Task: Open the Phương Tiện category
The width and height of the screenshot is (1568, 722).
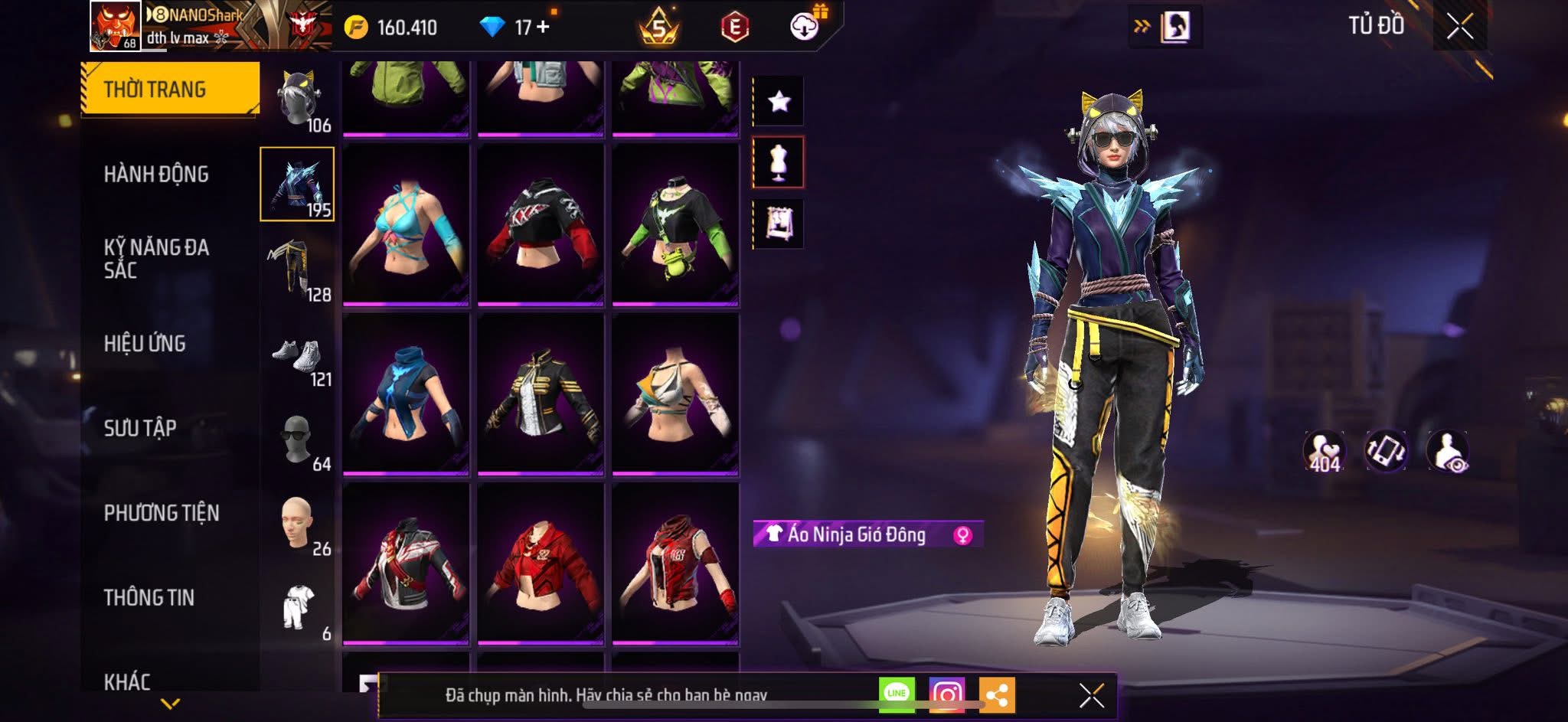Action: [x=162, y=513]
